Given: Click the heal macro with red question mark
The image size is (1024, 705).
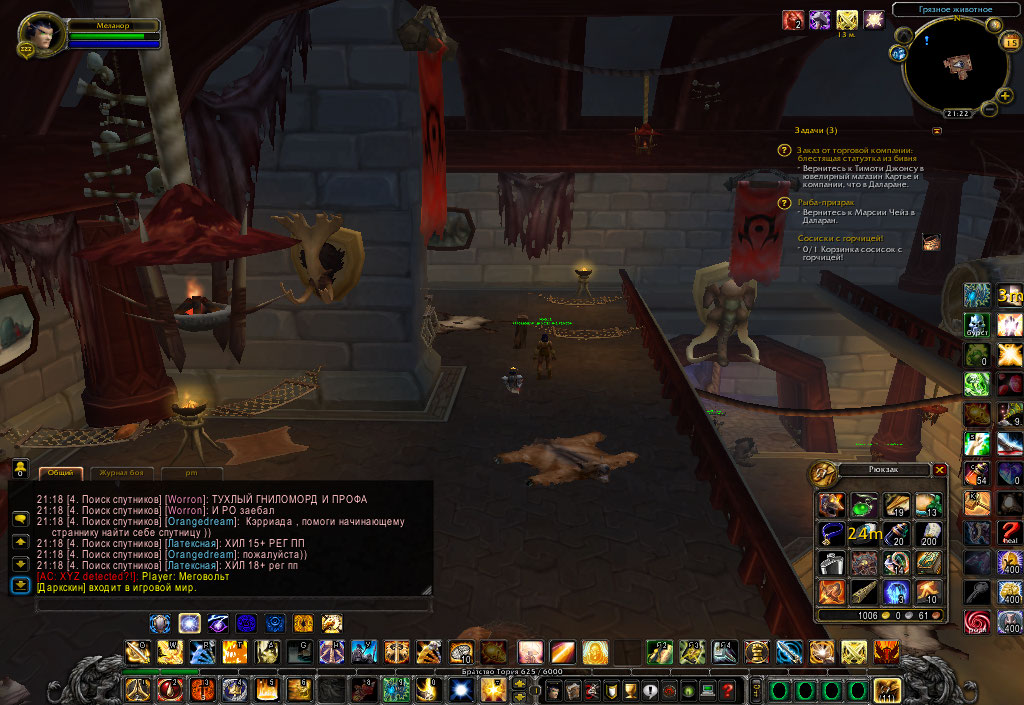Looking at the screenshot, I should point(1009,531).
